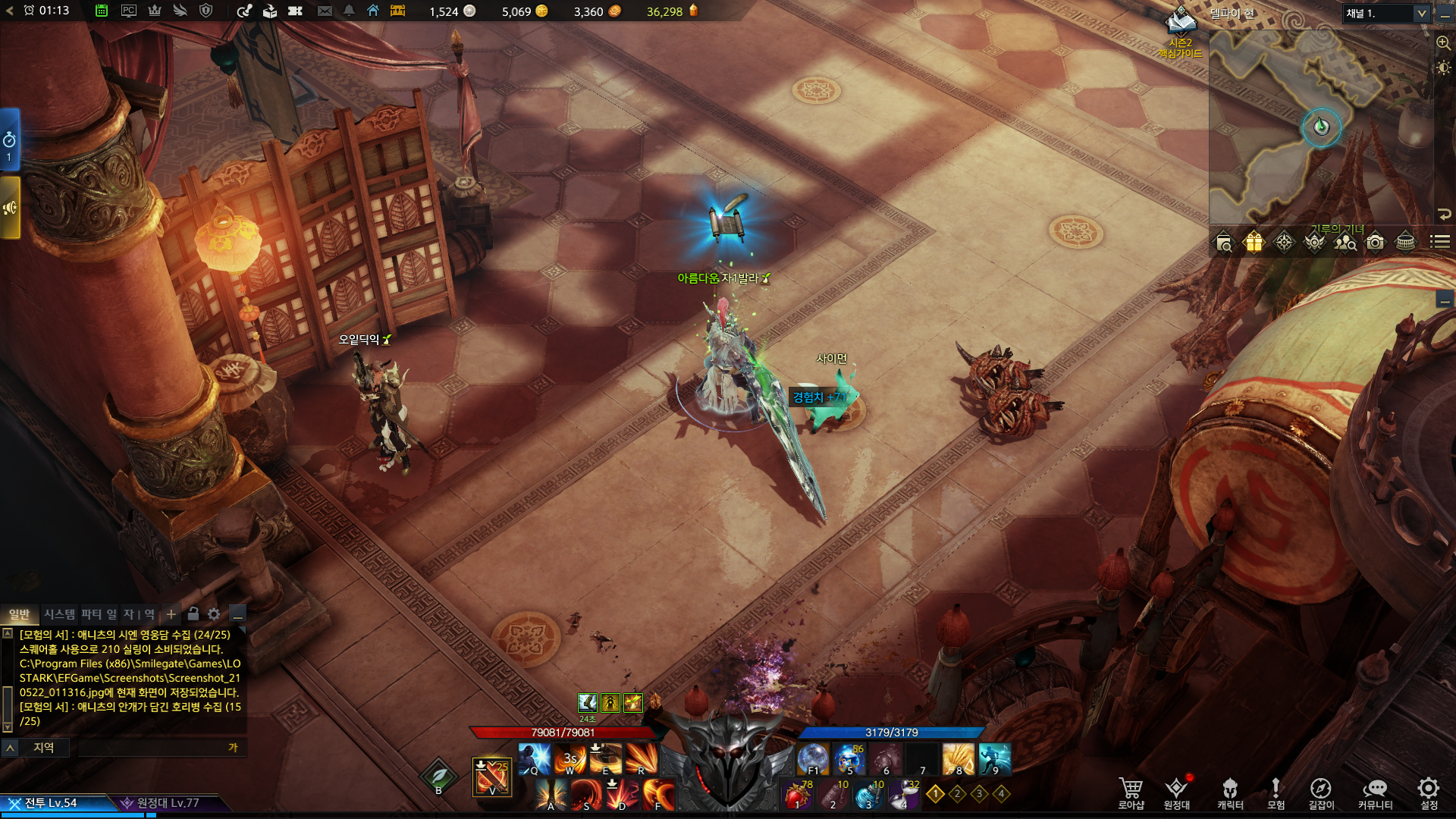This screenshot has height=819, width=1456.
Task: Switch to the System (시스템) chat tab
Action: point(59,614)
